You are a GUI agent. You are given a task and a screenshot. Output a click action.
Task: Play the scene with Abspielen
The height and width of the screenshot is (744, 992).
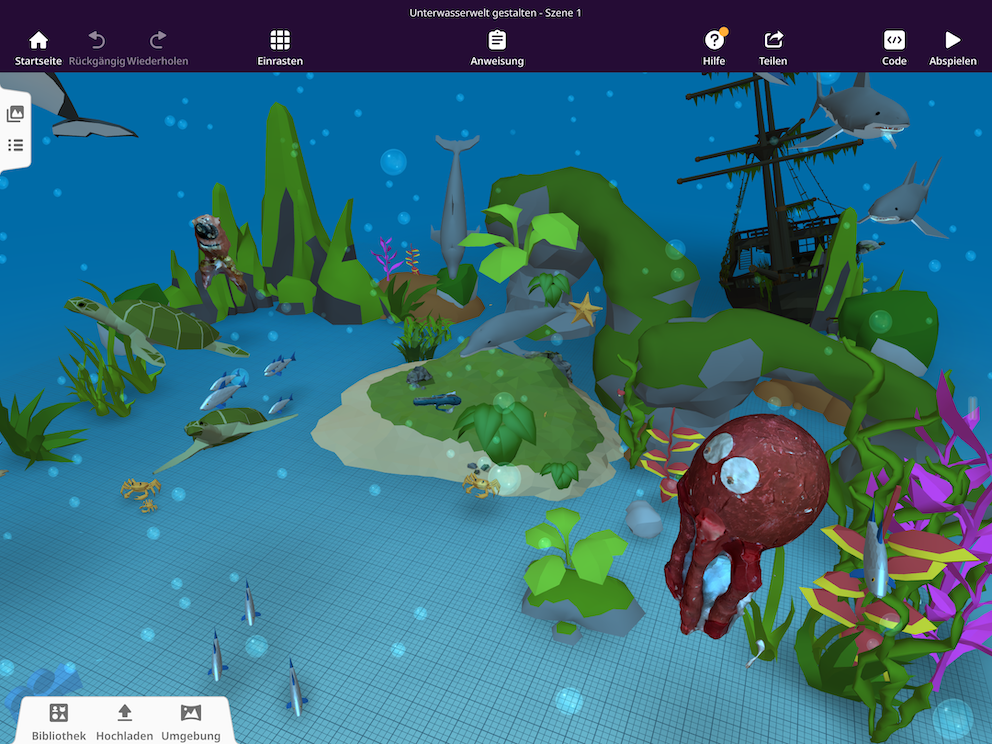click(952, 47)
